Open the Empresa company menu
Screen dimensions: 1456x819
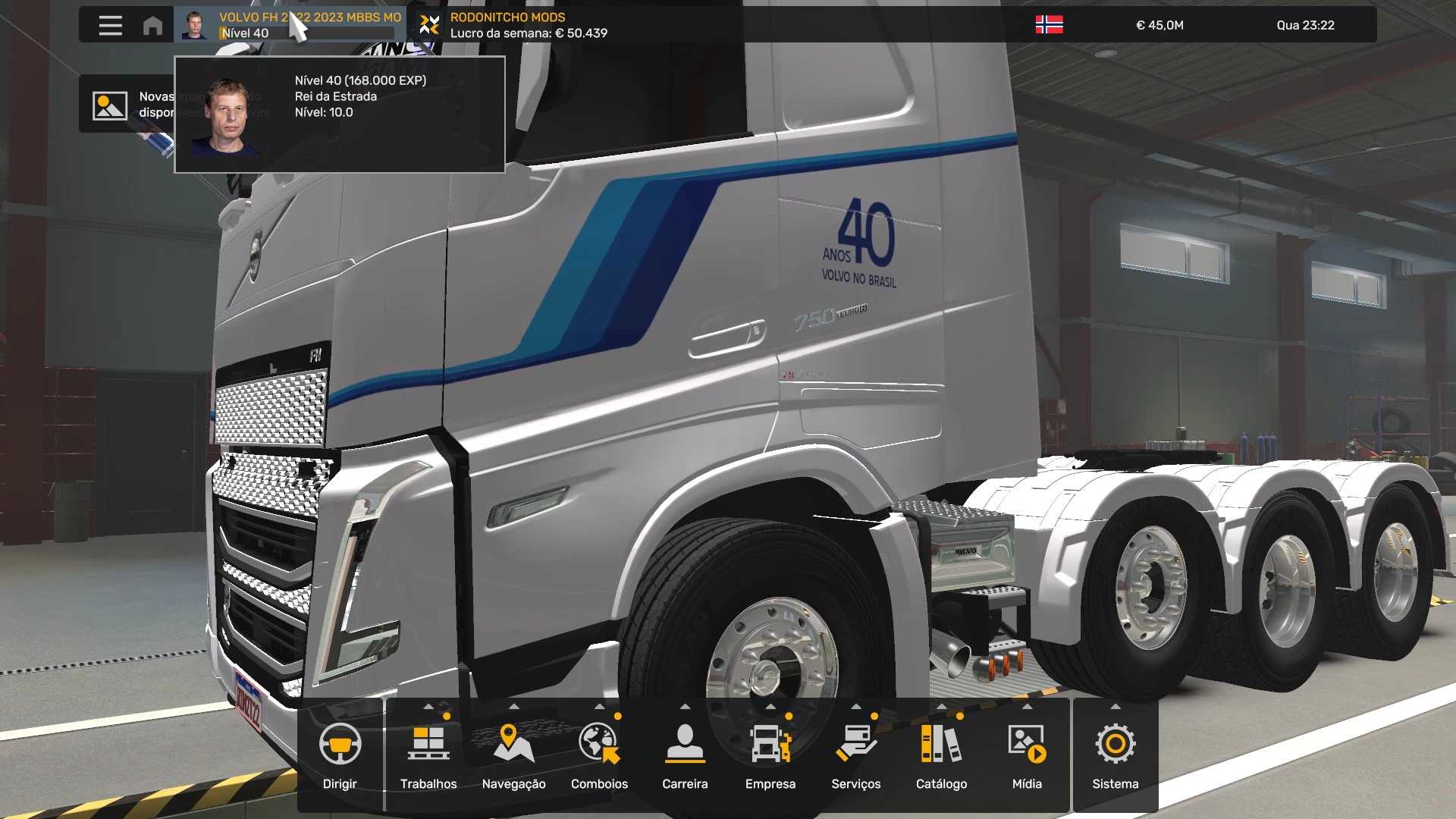point(770,755)
